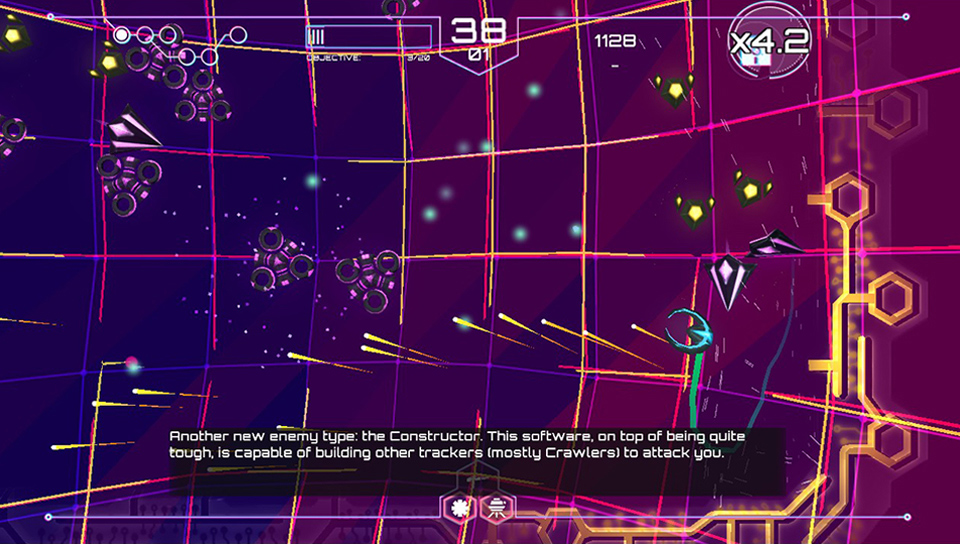The image size is (960, 544).
Task: Select the turret ability hexagon icon
Action: (x=495, y=508)
